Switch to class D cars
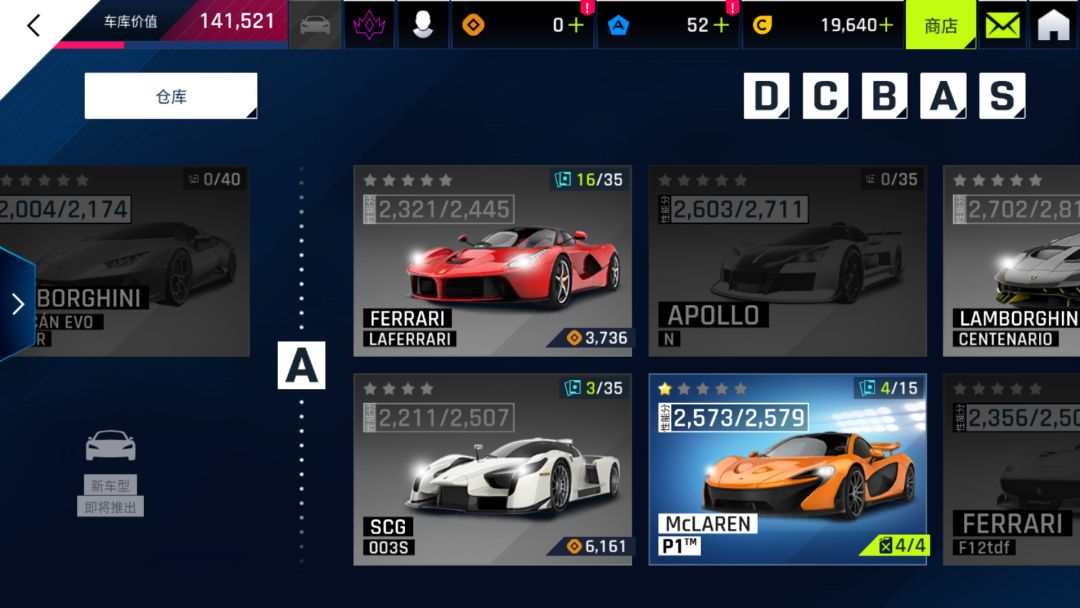The image size is (1080, 608). pos(765,96)
